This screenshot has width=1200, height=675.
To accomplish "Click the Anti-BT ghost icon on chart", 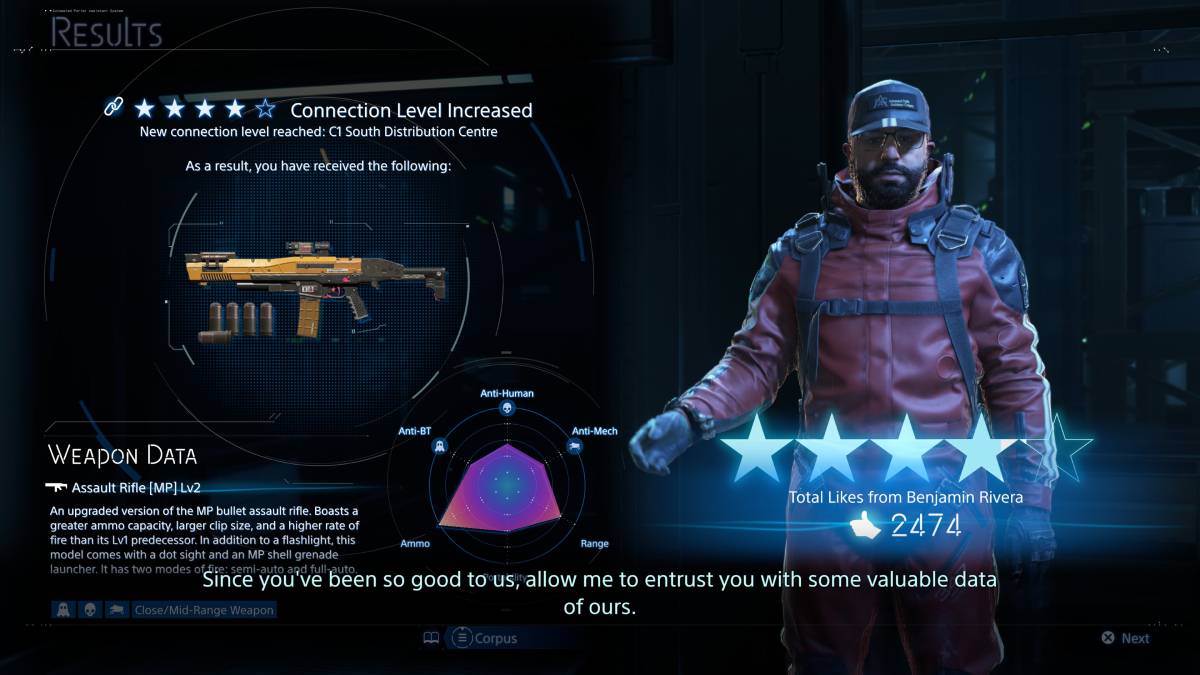I will (x=438, y=448).
